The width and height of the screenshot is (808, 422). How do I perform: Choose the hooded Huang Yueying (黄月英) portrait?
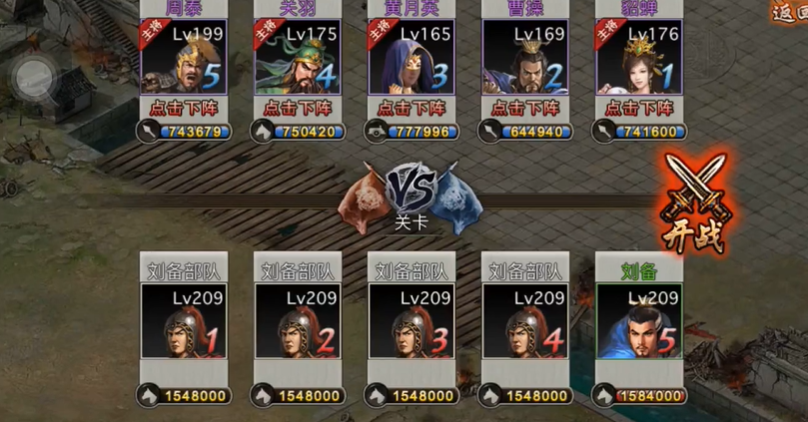click(411, 58)
